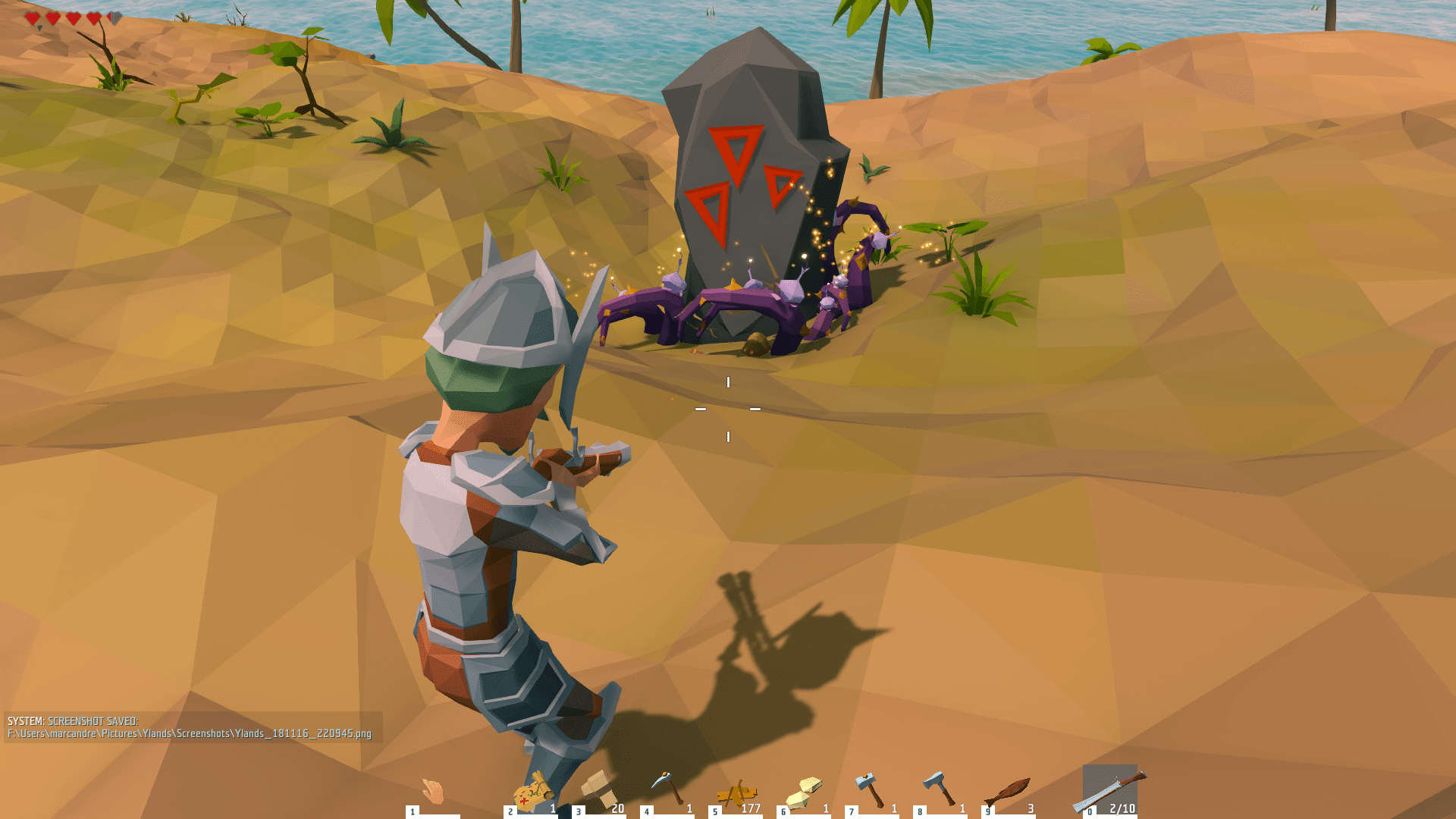Click the center crosshair reticle
Image resolution: width=1456 pixels, height=819 pixels.
(728, 409)
